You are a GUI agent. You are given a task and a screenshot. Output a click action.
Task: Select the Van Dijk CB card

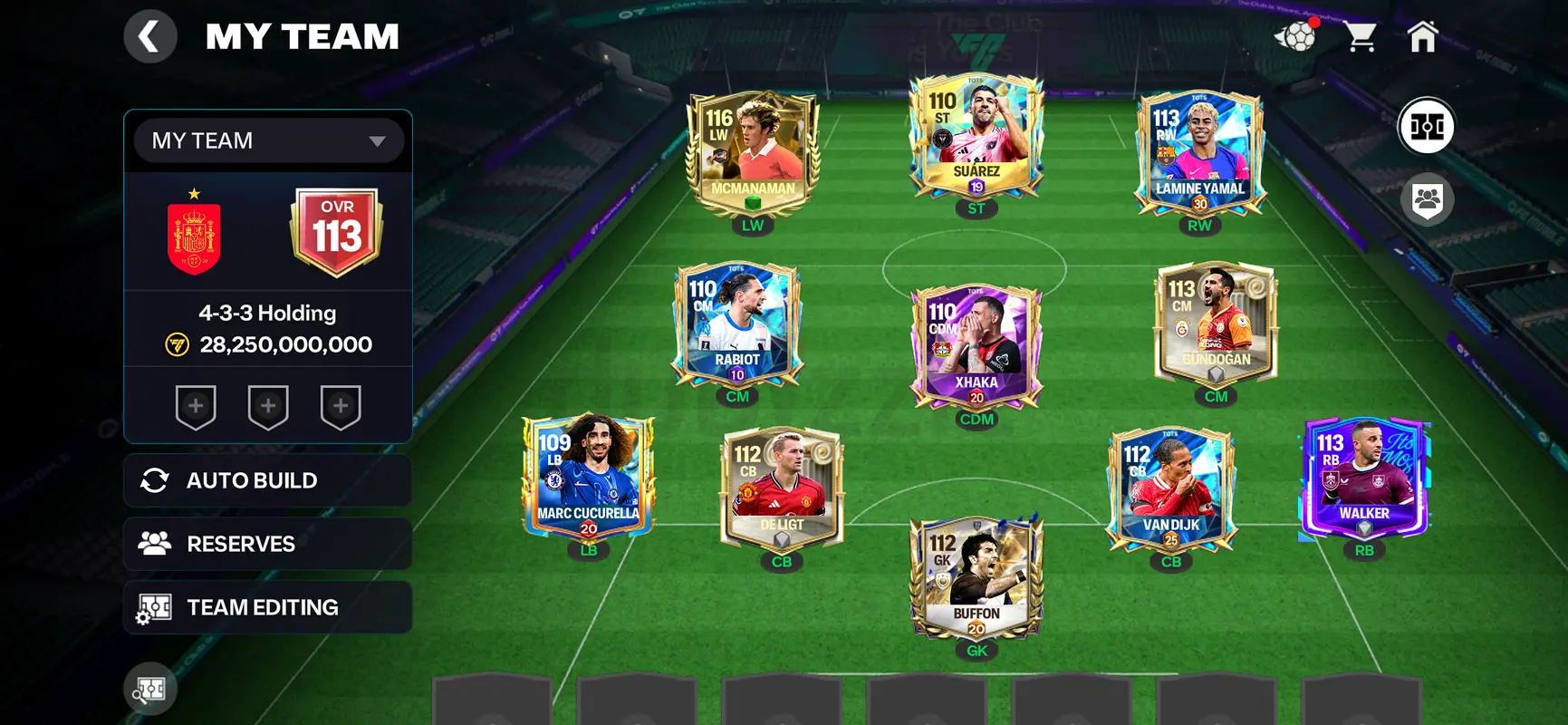click(1170, 489)
